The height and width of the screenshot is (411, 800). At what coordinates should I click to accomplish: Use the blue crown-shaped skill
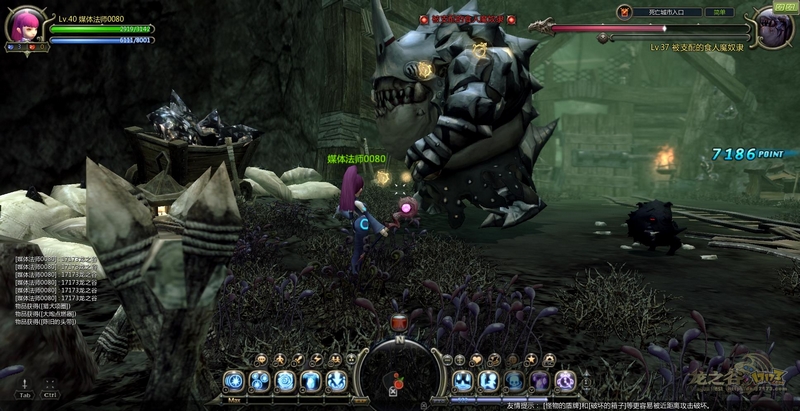coord(463,381)
